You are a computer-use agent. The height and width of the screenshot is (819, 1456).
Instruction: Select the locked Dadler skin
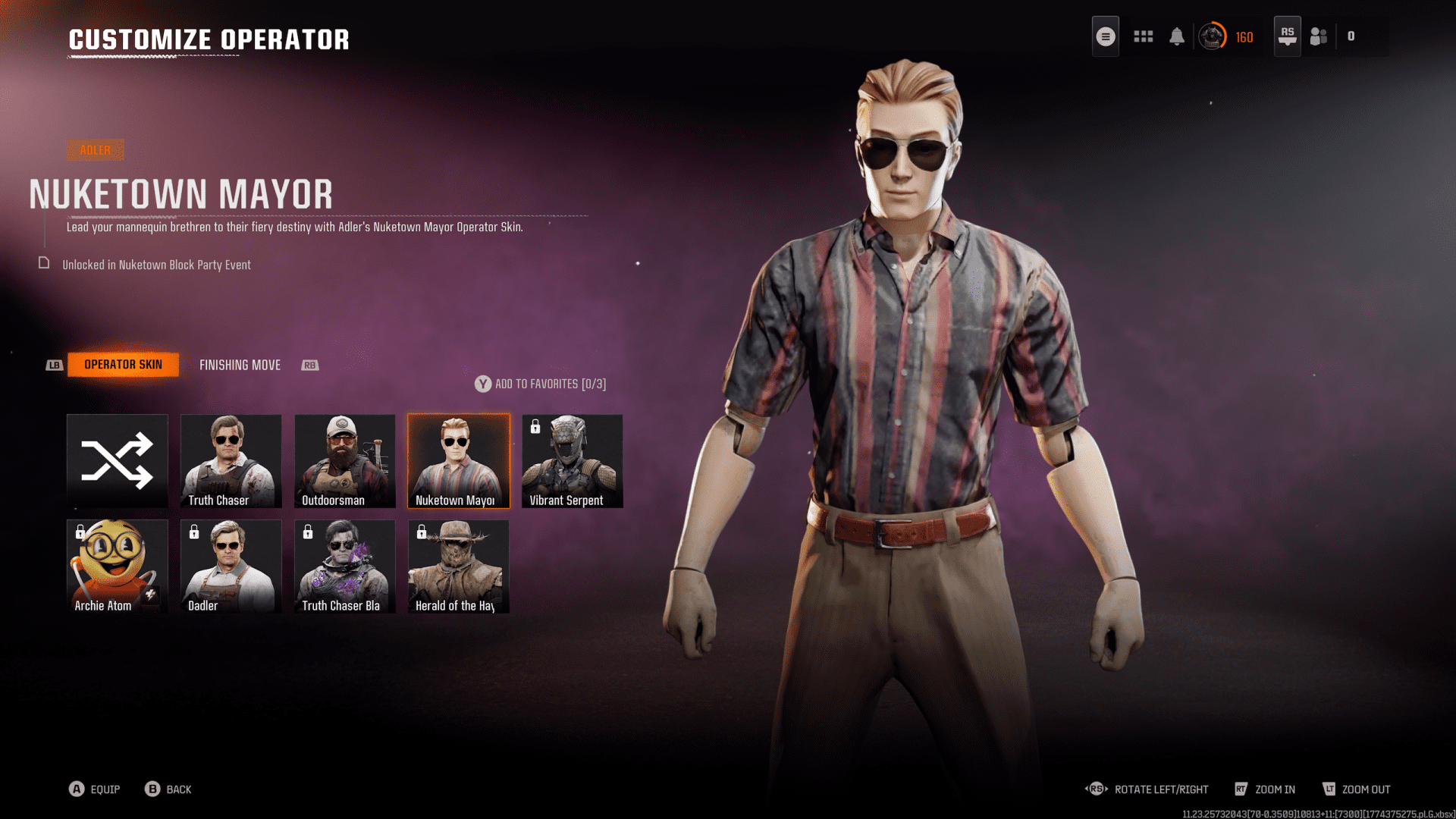coord(231,566)
